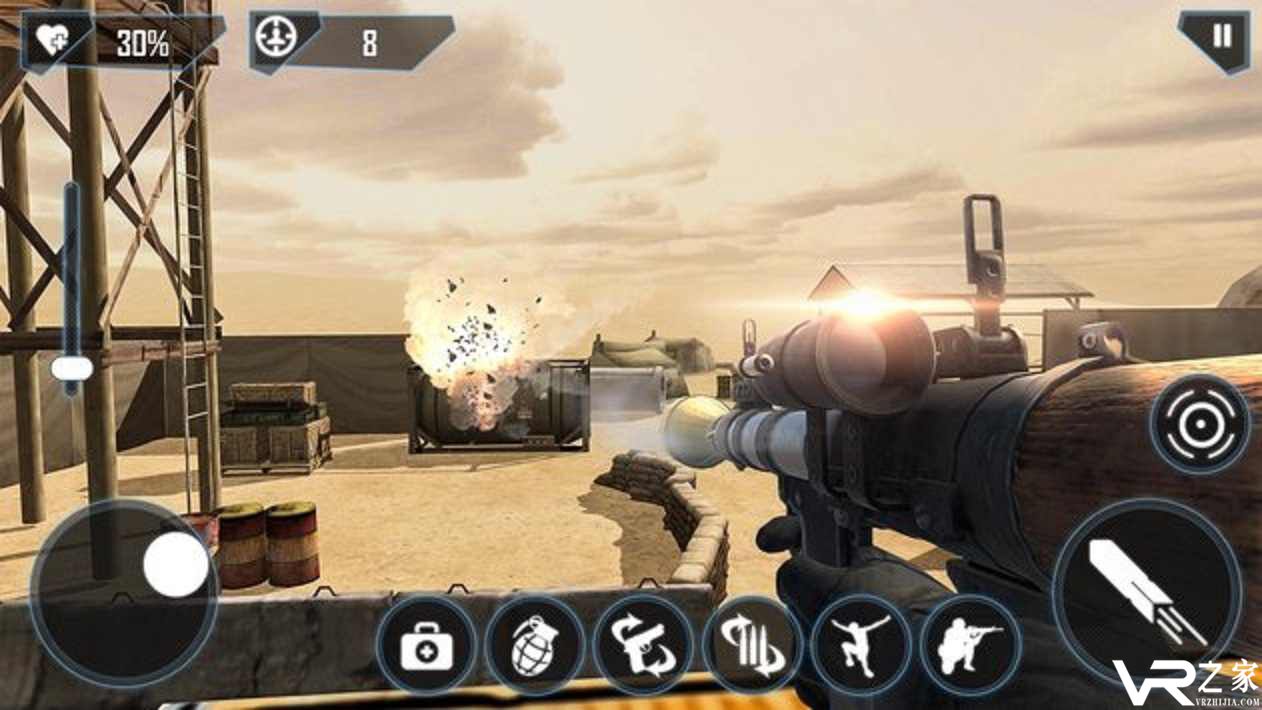The image size is (1262, 710).
Task: Click the vertical zoom slider handle
Action: point(72,369)
